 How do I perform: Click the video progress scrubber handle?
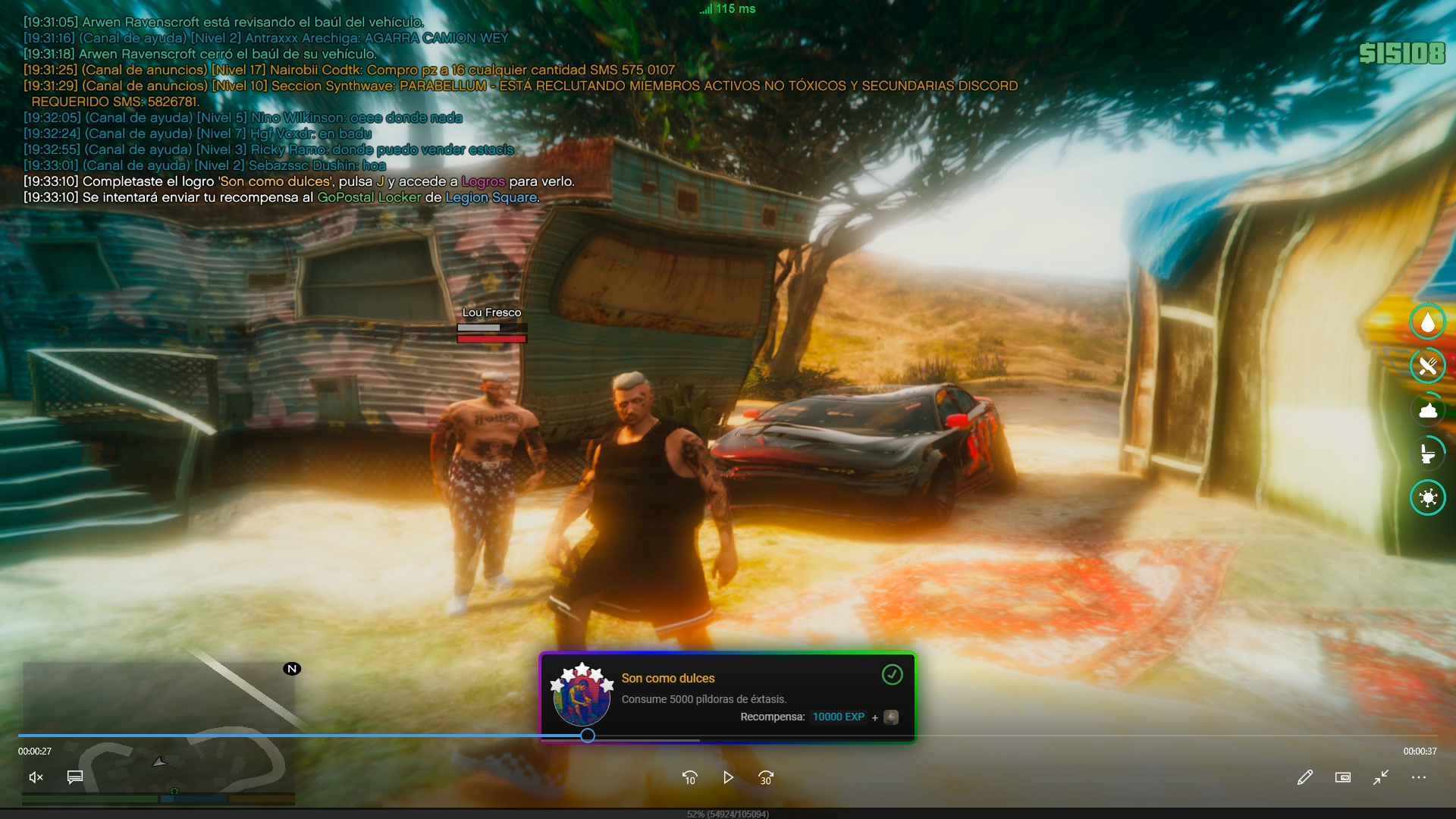[x=588, y=736]
